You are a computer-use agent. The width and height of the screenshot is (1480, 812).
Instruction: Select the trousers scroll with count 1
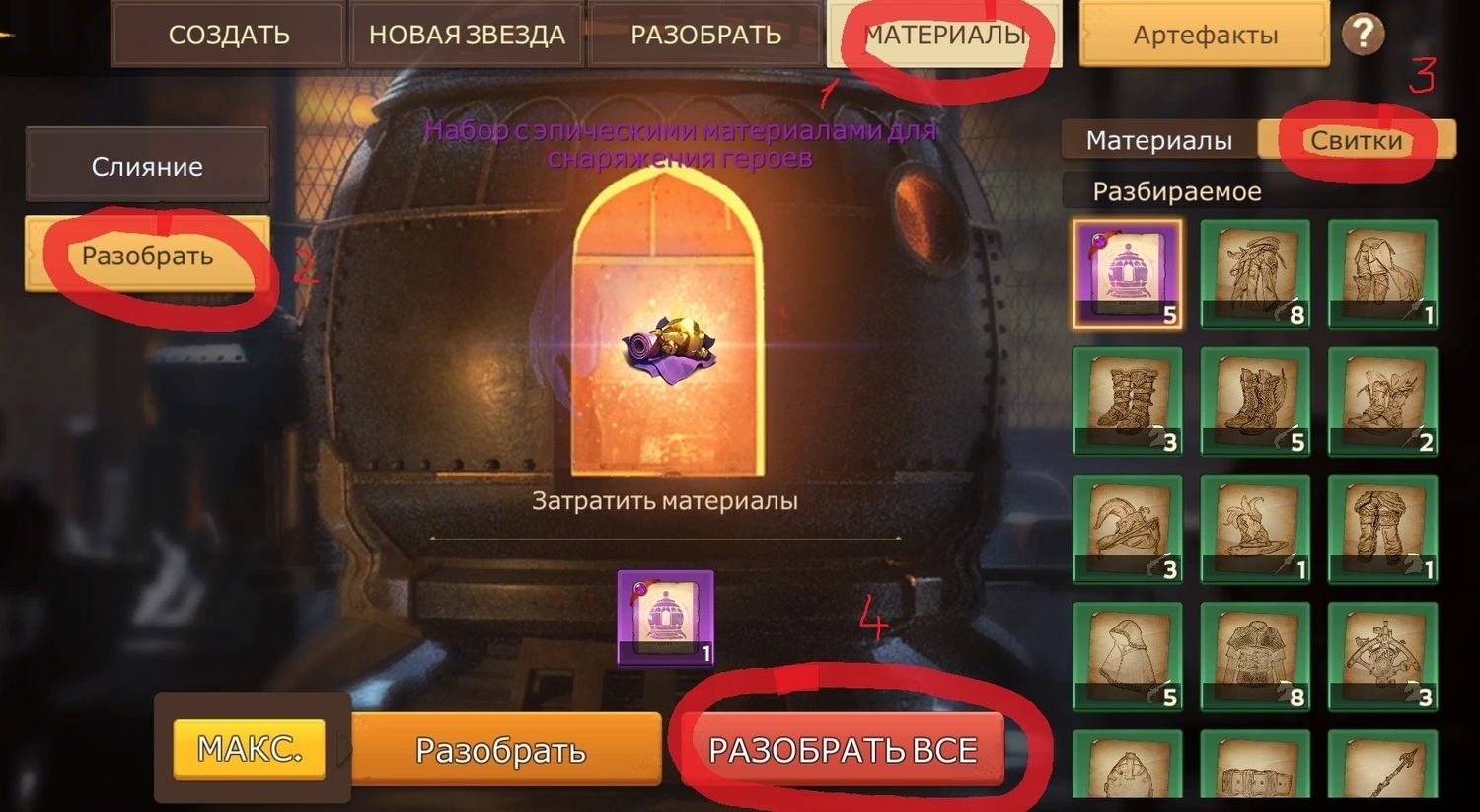1382,529
